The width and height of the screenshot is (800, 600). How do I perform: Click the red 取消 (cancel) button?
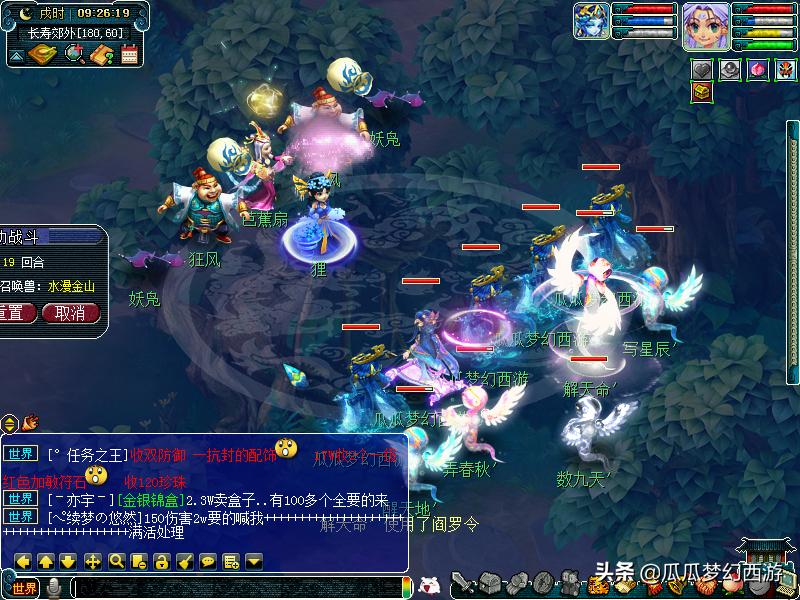pos(70,313)
